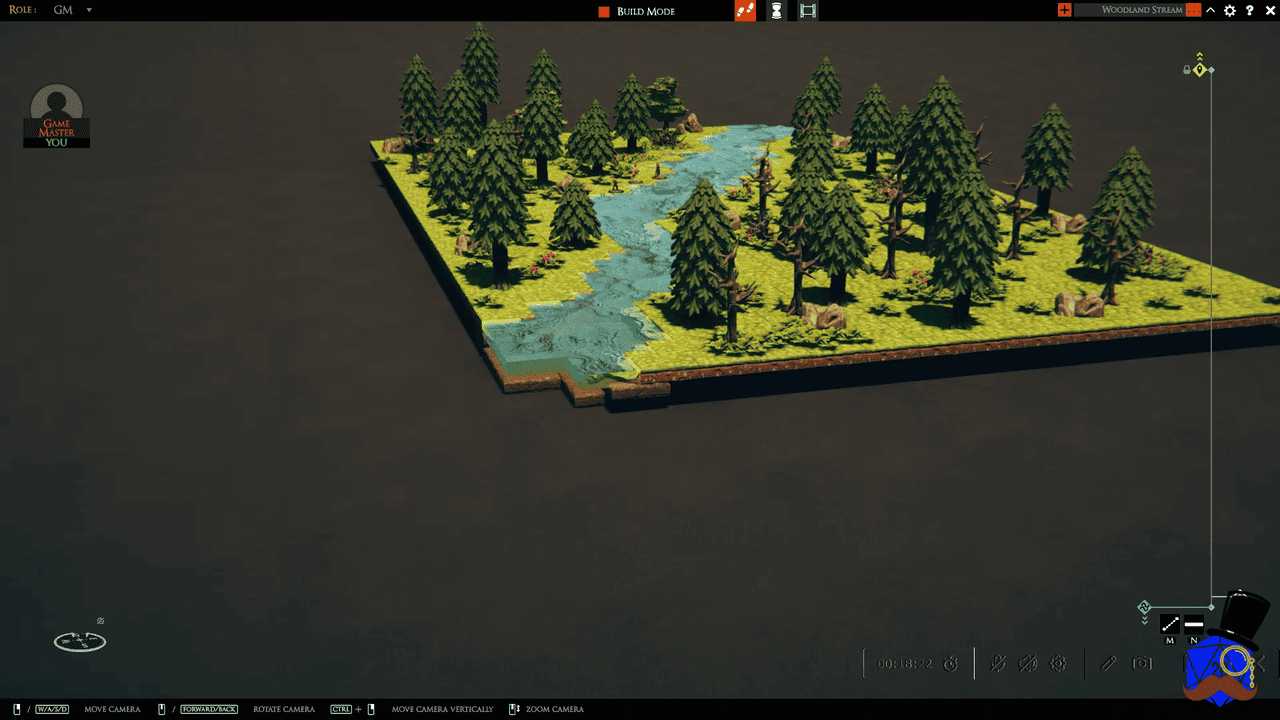Screen dimensions: 1280x720
Task: Click the pencil draw icon
Action: pyautogui.click(x=1108, y=663)
